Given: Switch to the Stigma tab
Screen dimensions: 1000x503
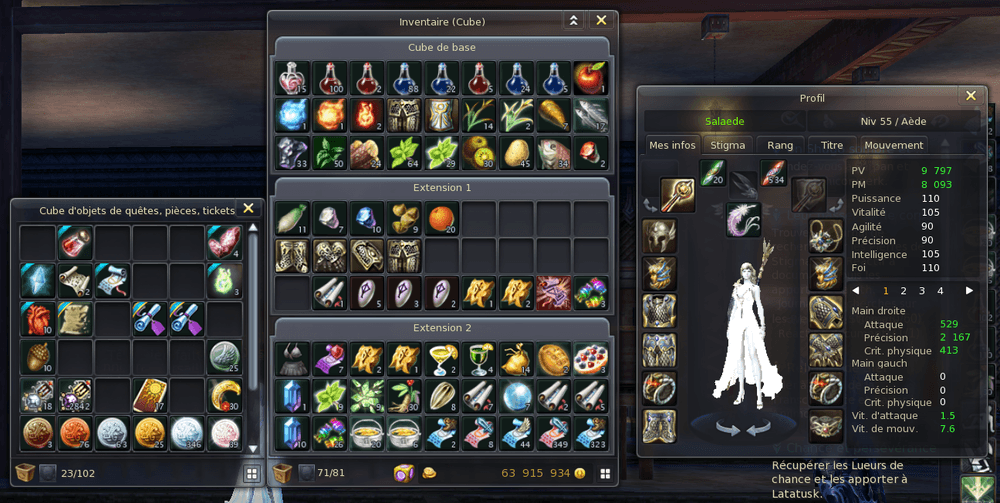Looking at the screenshot, I should click(x=727, y=145).
